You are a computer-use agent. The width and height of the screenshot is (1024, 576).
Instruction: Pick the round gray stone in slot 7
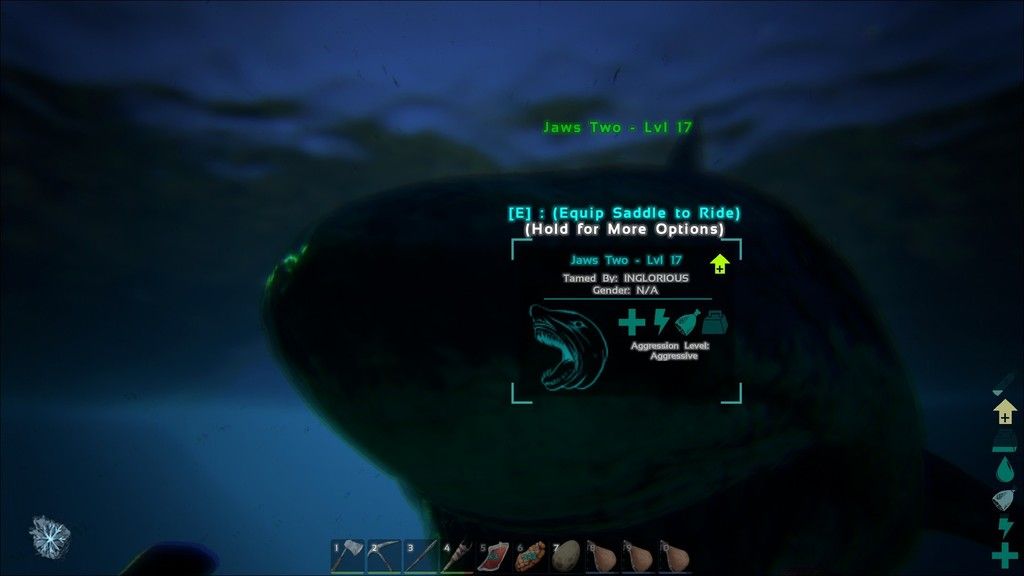click(x=566, y=556)
